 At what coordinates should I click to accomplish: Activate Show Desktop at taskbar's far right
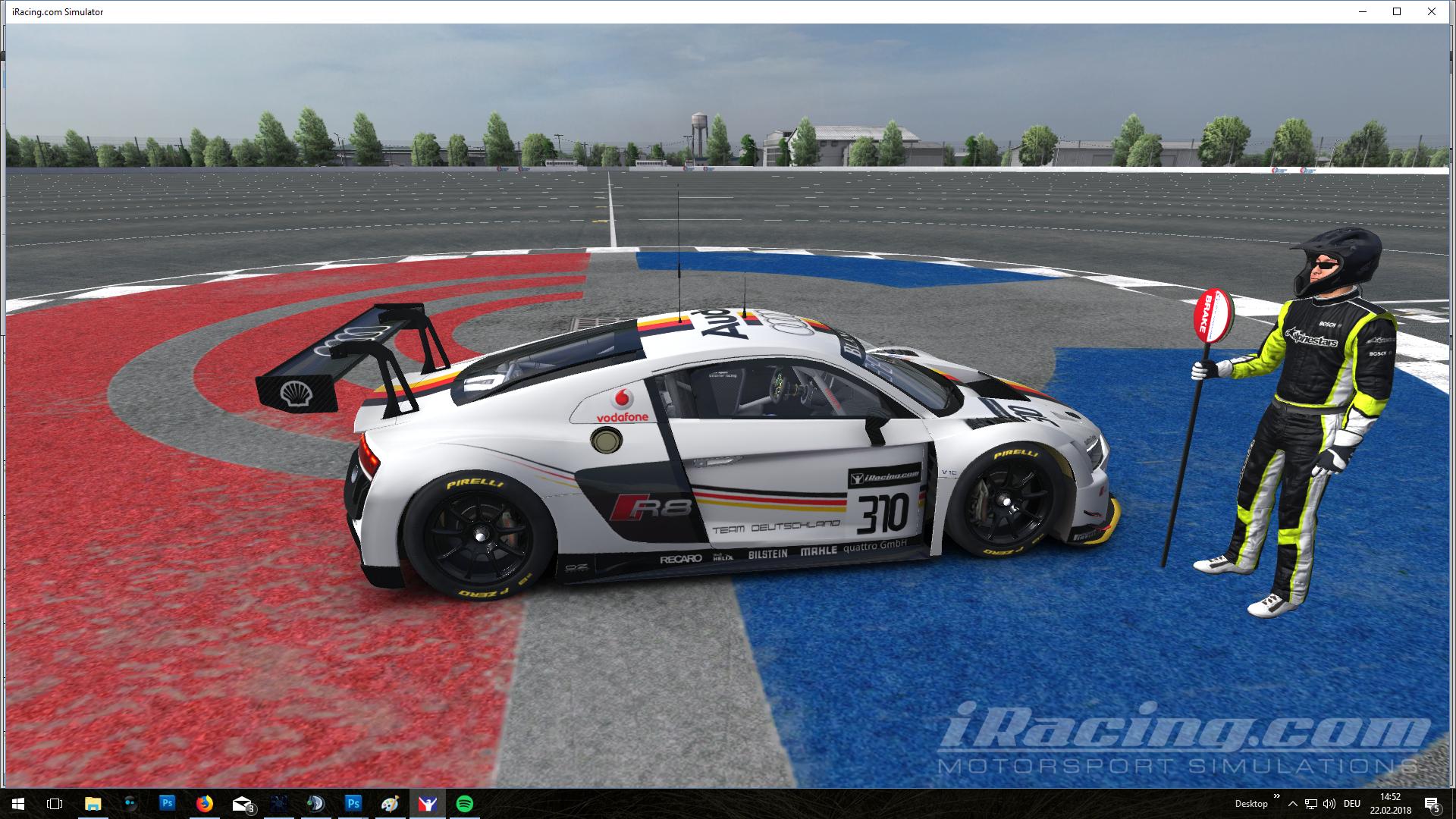point(1453,803)
